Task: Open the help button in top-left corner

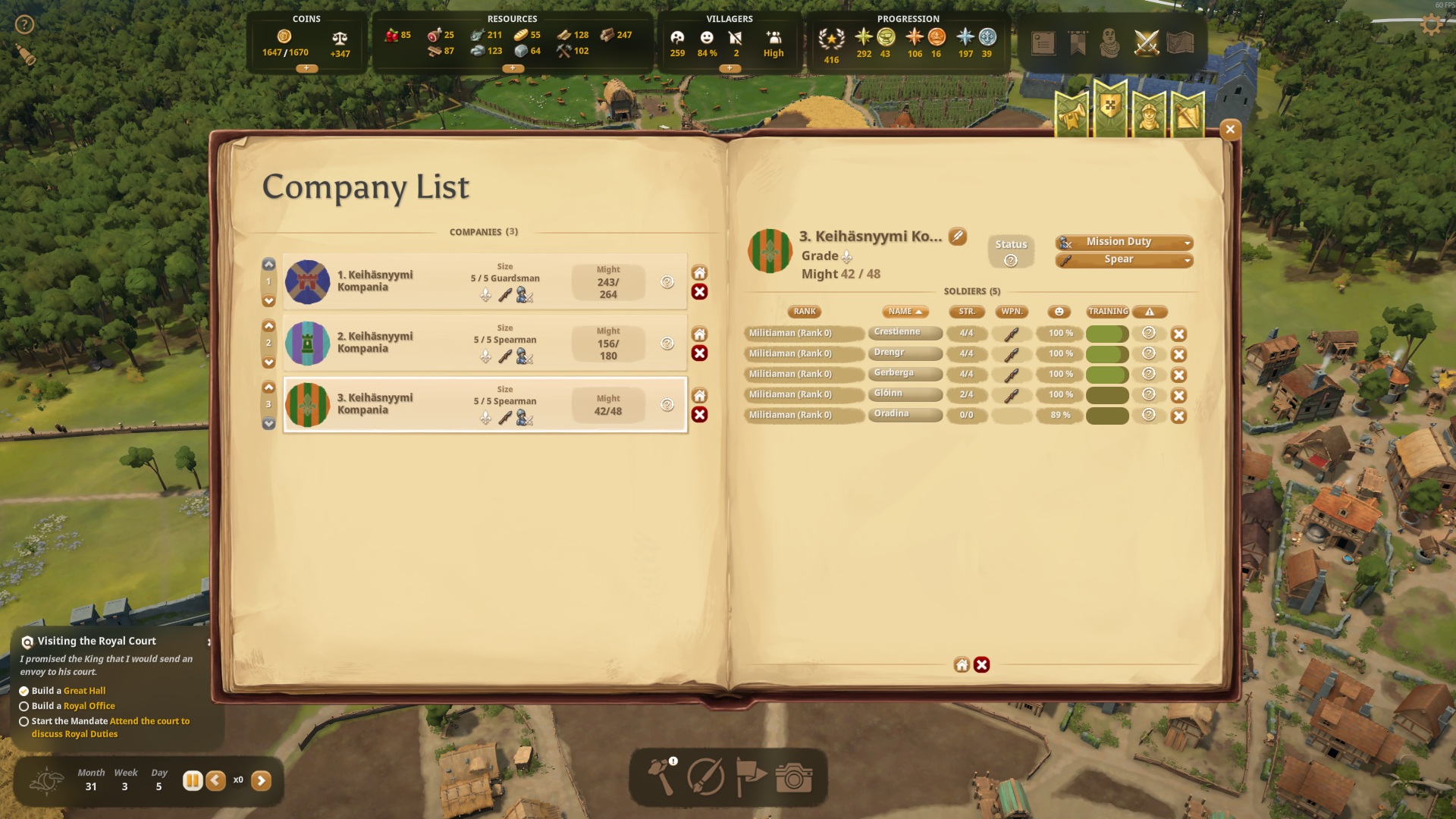Action: [24, 25]
